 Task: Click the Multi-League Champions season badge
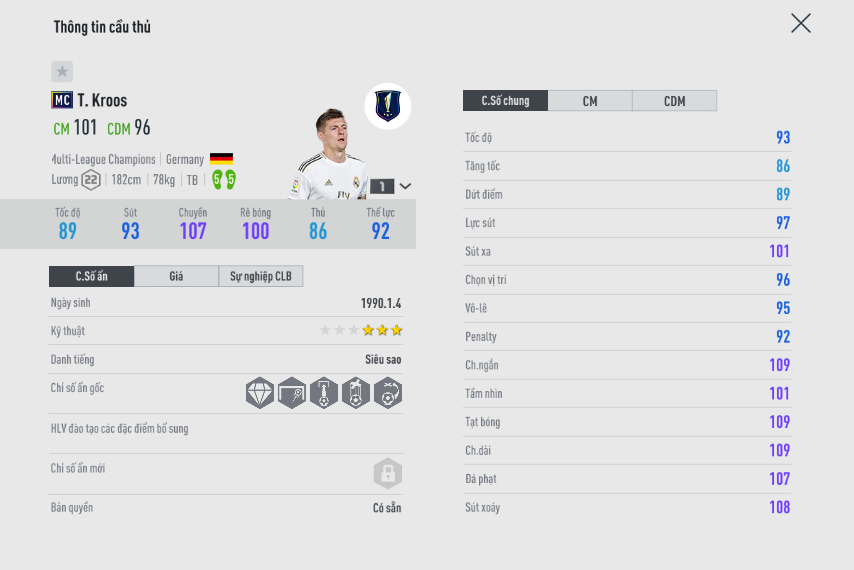click(388, 105)
